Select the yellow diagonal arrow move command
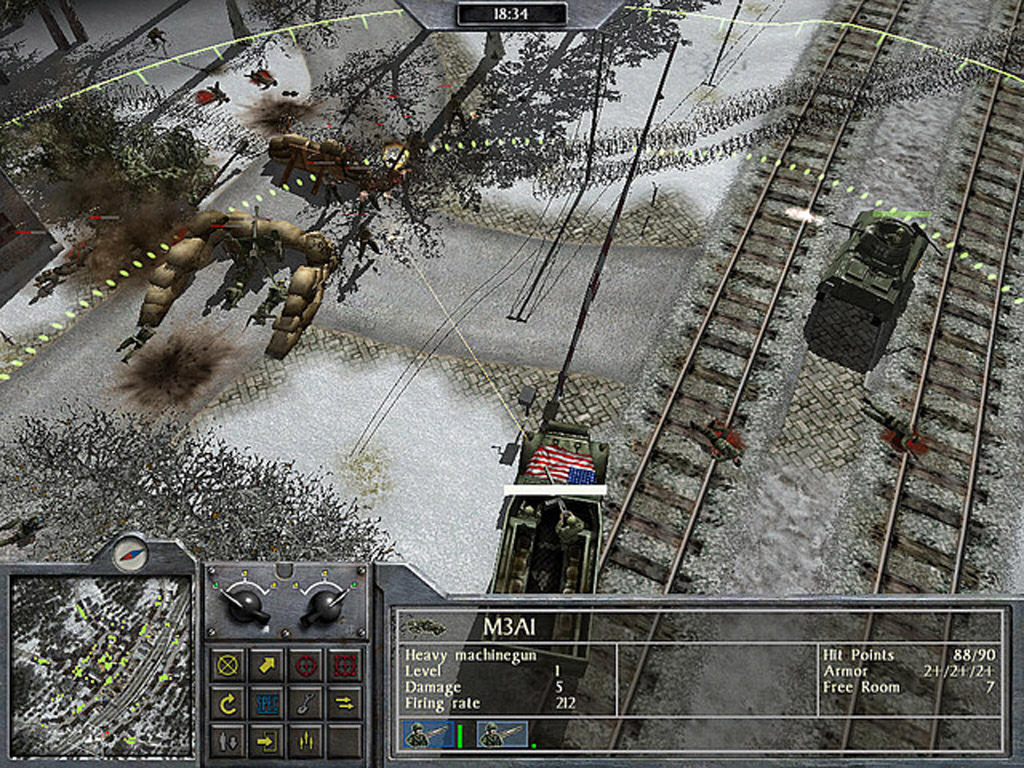 [x=267, y=665]
